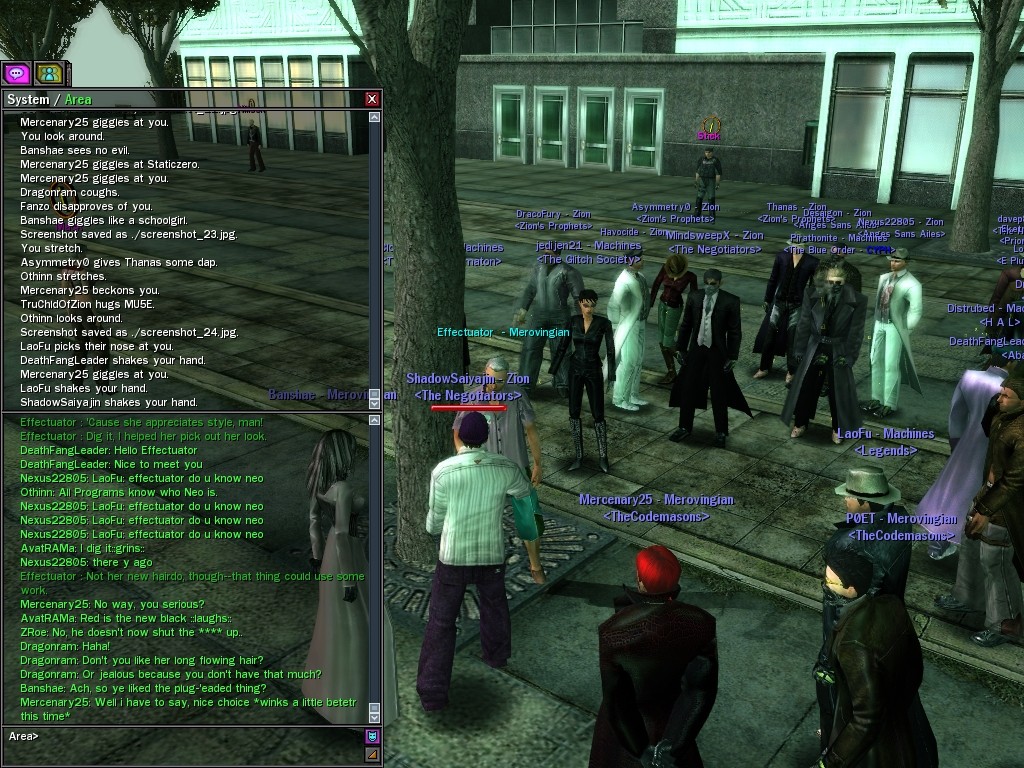1024x768 pixels.
Task: Close the System / Area chat window
Action: click(x=372, y=99)
